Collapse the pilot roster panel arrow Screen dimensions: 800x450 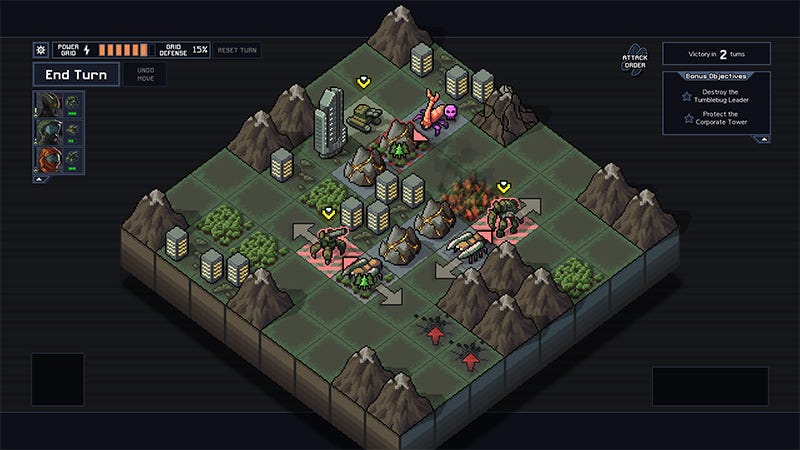[39, 180]
